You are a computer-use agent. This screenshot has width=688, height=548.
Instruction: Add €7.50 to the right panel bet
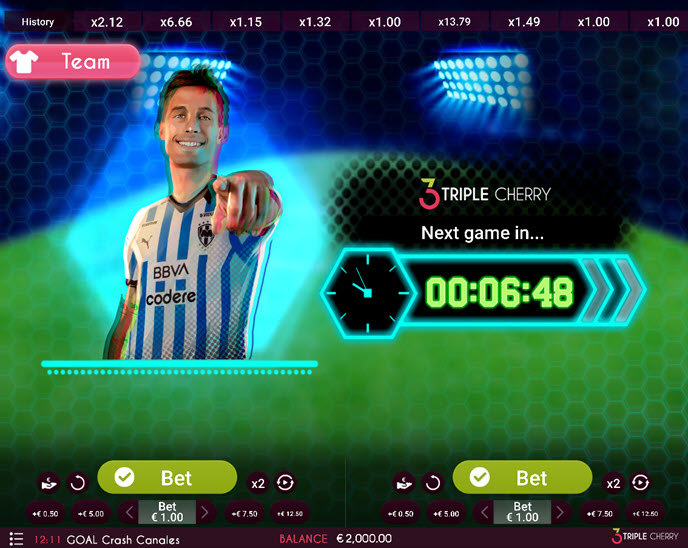coord(599,513)
